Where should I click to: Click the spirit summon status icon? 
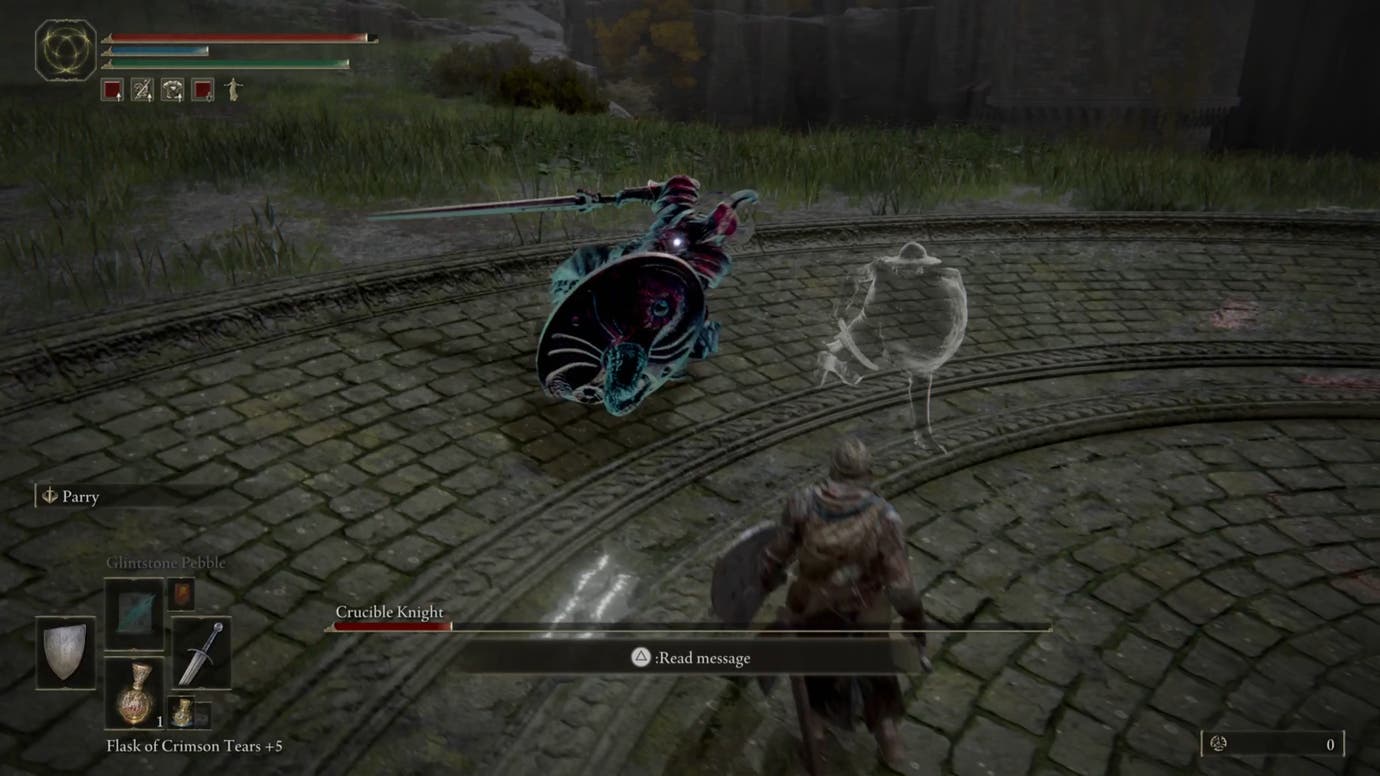point(233,89)
